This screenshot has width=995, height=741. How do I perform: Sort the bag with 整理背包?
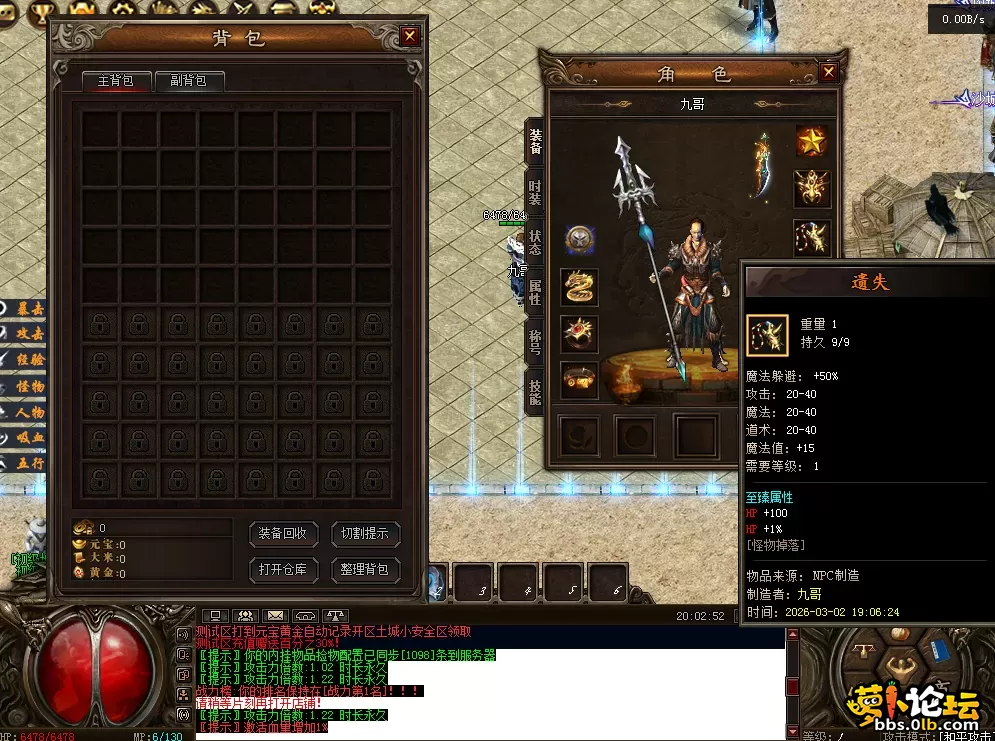366,570
